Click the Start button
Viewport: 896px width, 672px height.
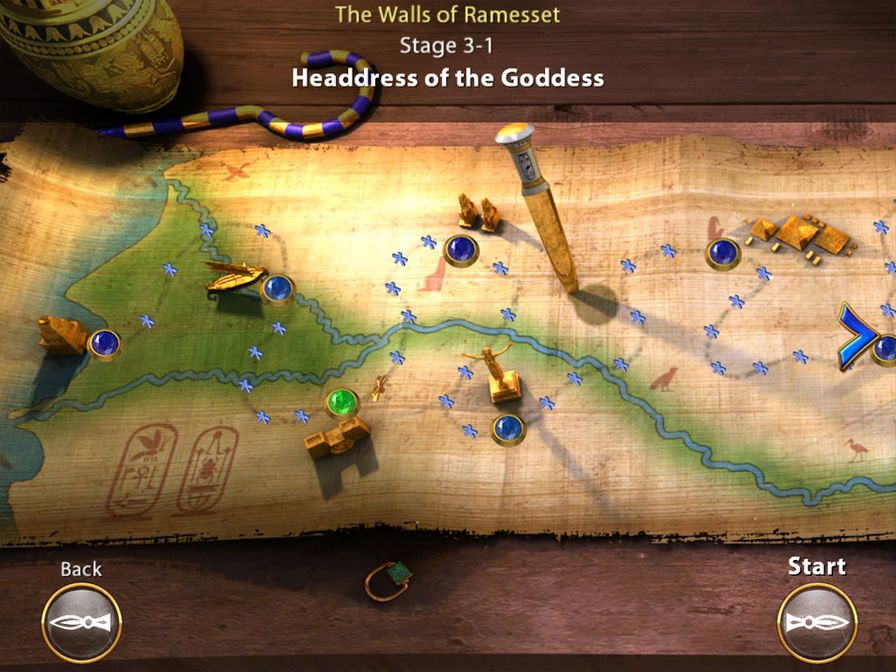pos(817,622)
